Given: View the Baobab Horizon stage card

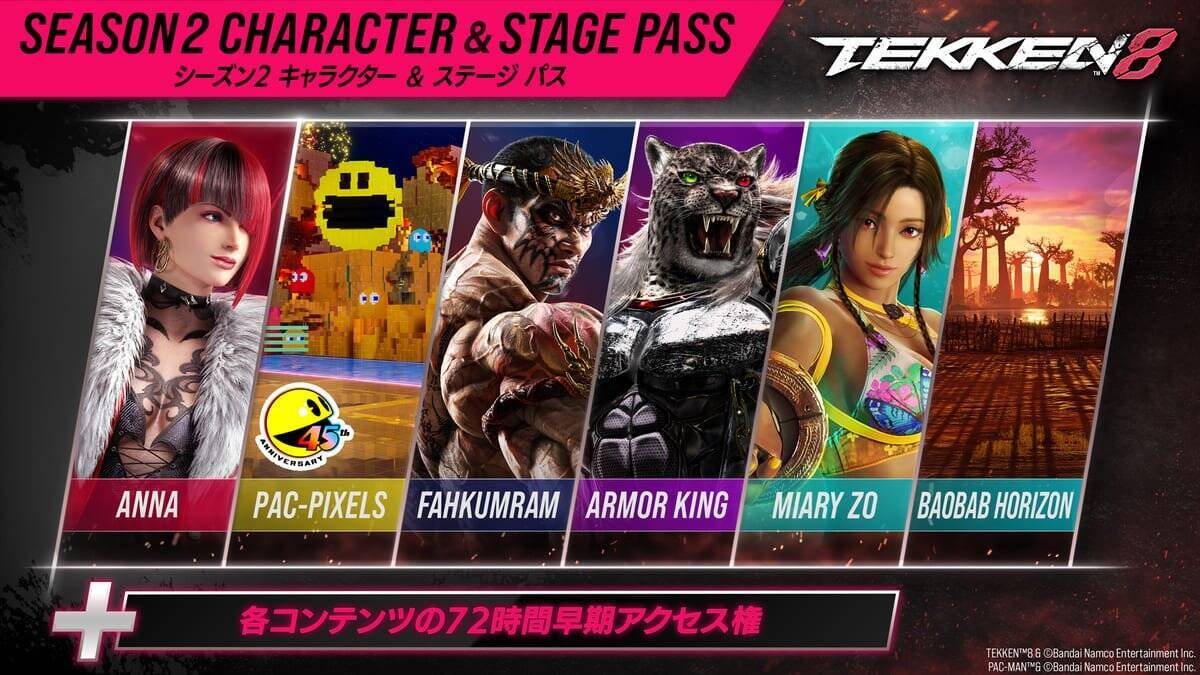Looking at the screenshot, I should [x=1020, y=330].
